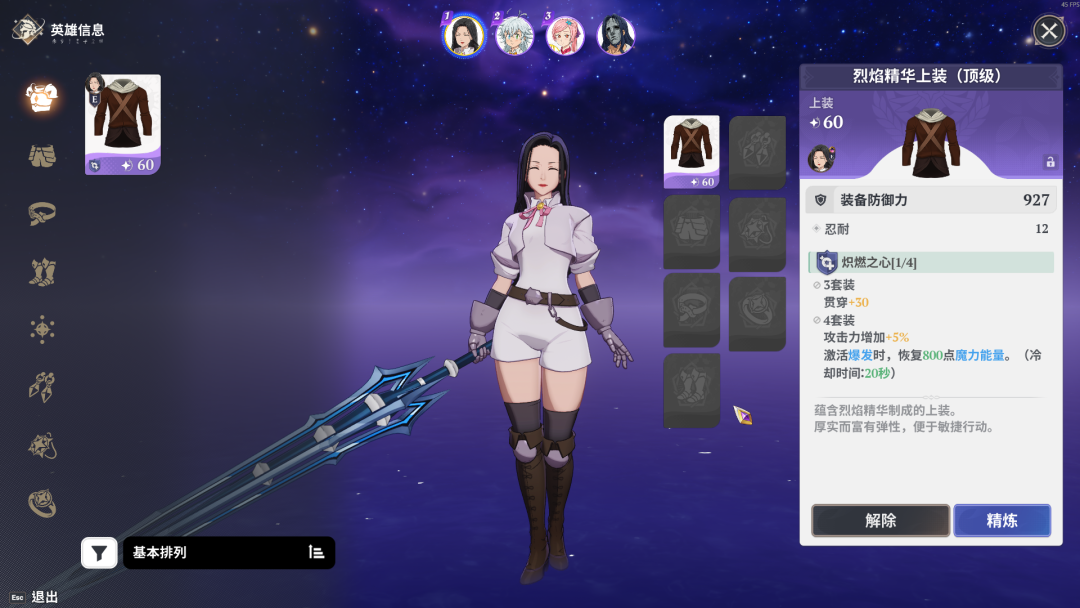The width and height of the screenshot is (1080, 608).
Task: Toggle the lock icon on the item panel
Action: [x=1049, y=162]
